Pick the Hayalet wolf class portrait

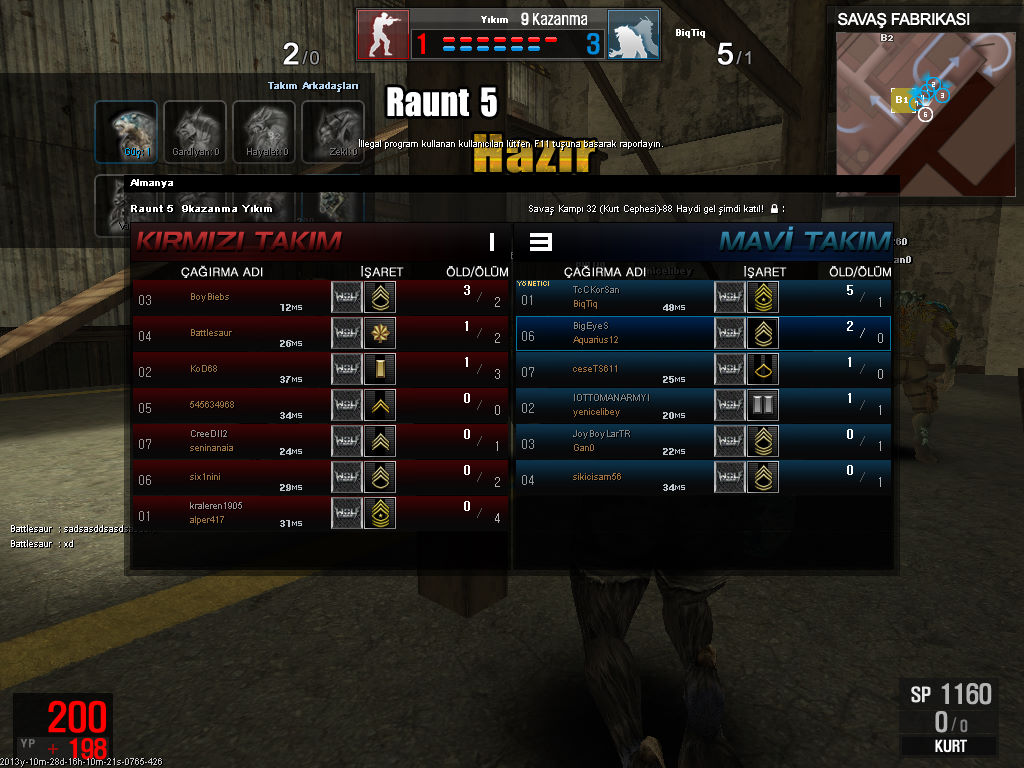pos(264,131)
